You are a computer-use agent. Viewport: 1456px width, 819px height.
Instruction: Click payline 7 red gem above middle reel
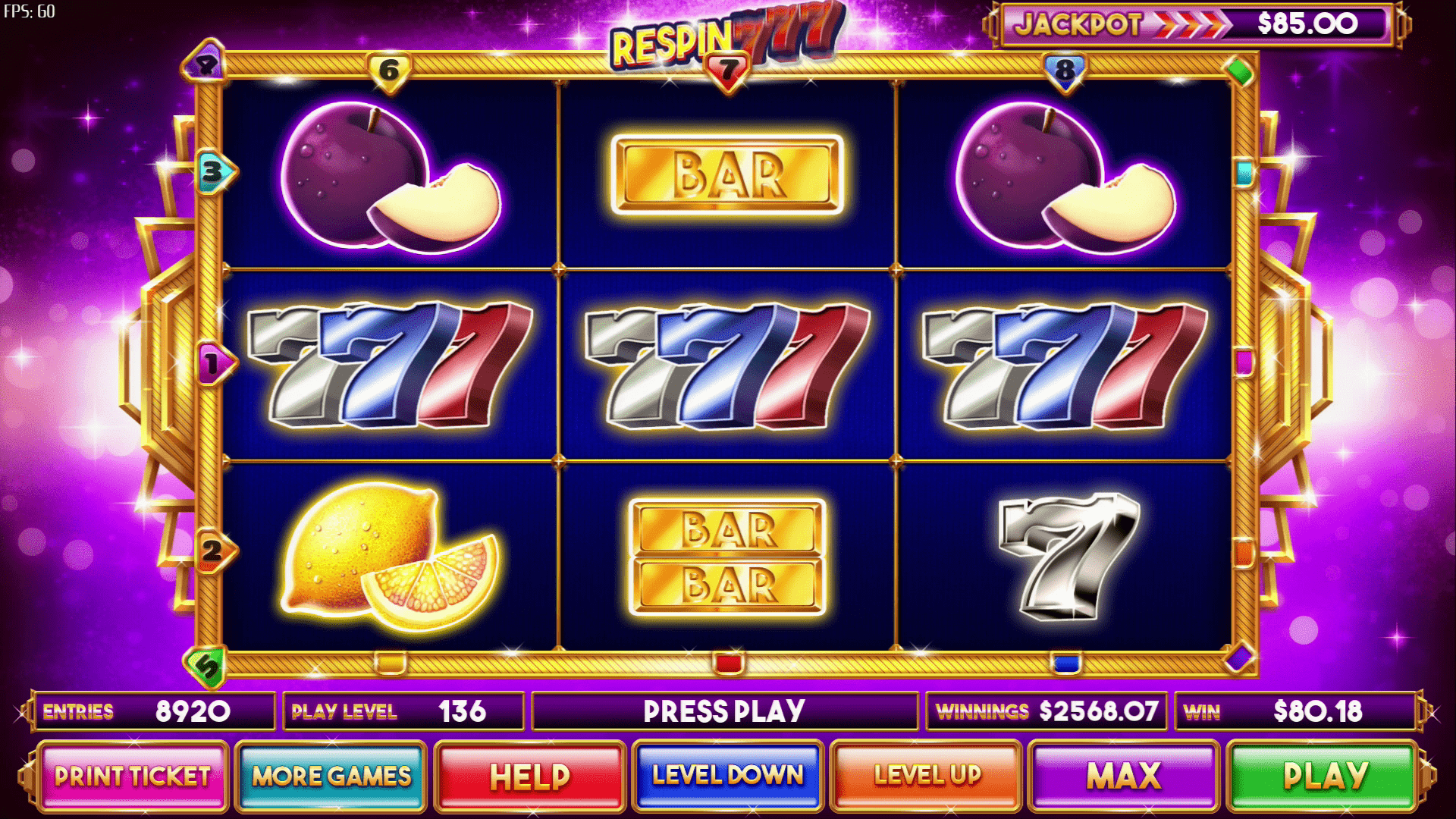[x=726, y=71]
